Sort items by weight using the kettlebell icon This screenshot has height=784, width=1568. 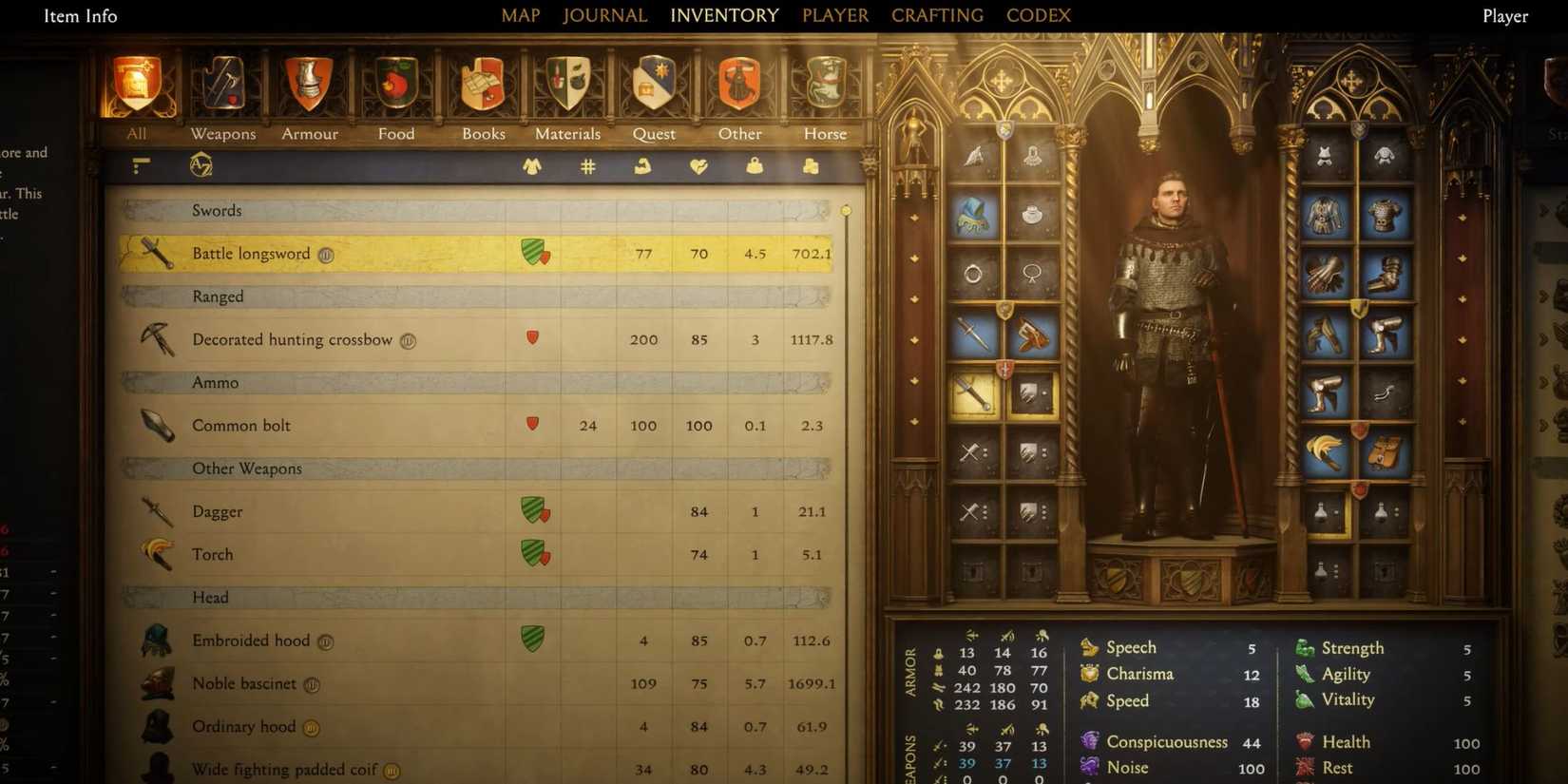tap(755, 165)
